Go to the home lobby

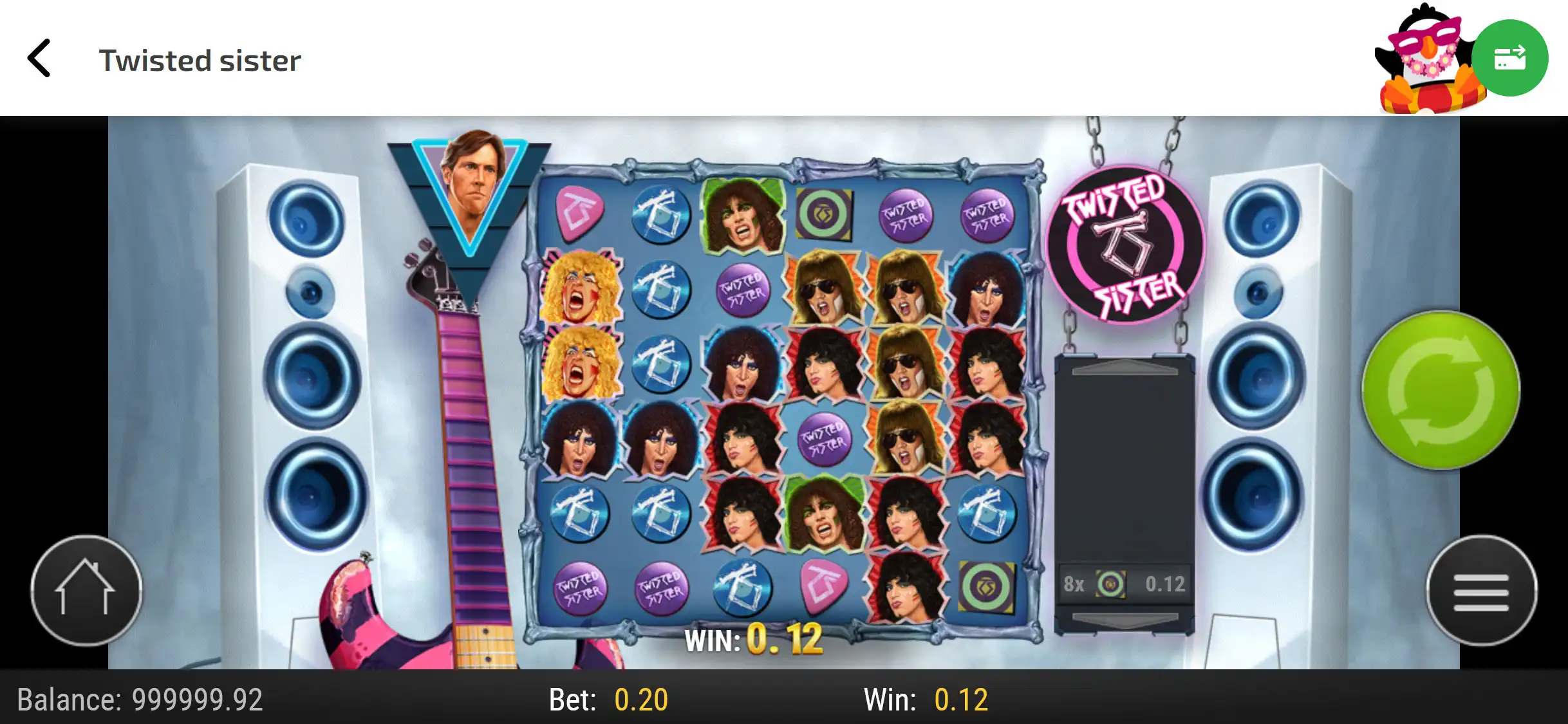86,591
